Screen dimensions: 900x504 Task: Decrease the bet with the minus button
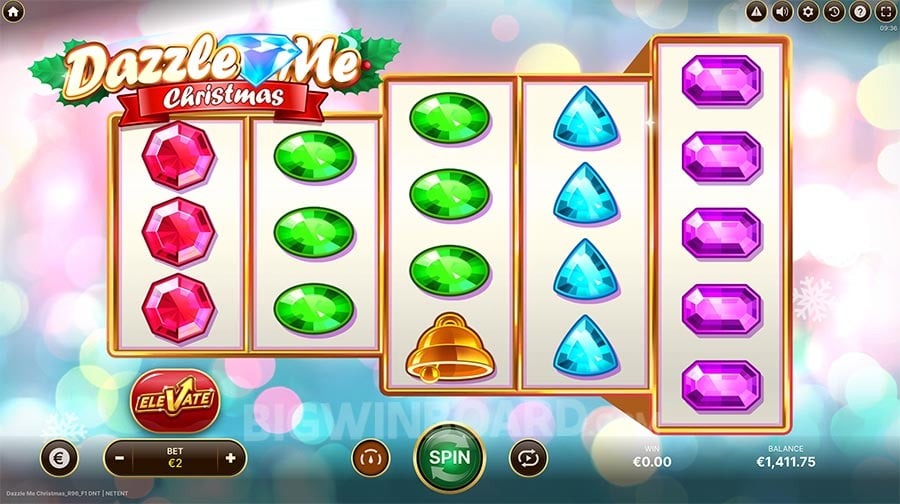118,458
